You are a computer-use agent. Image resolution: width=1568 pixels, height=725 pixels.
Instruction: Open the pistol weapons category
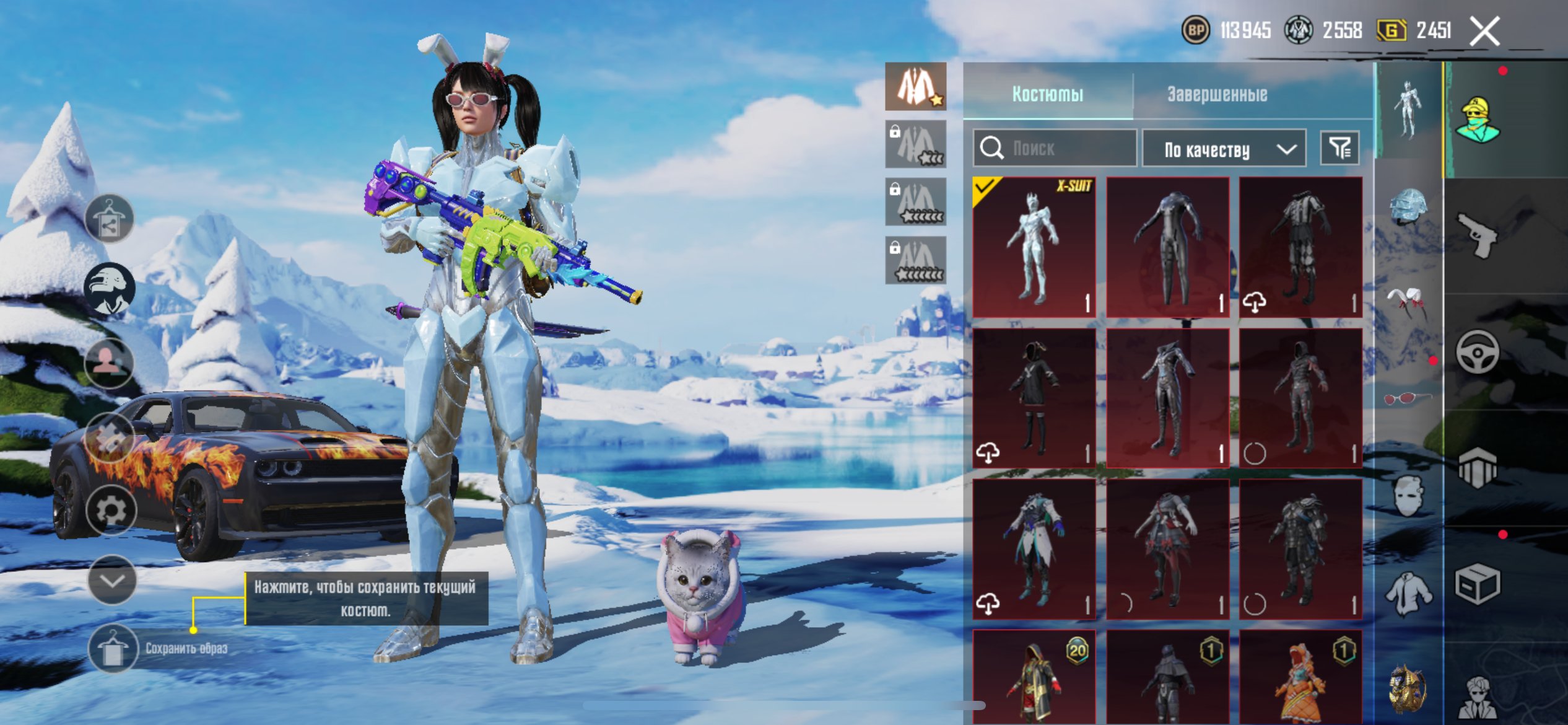tap(1478, 234)
